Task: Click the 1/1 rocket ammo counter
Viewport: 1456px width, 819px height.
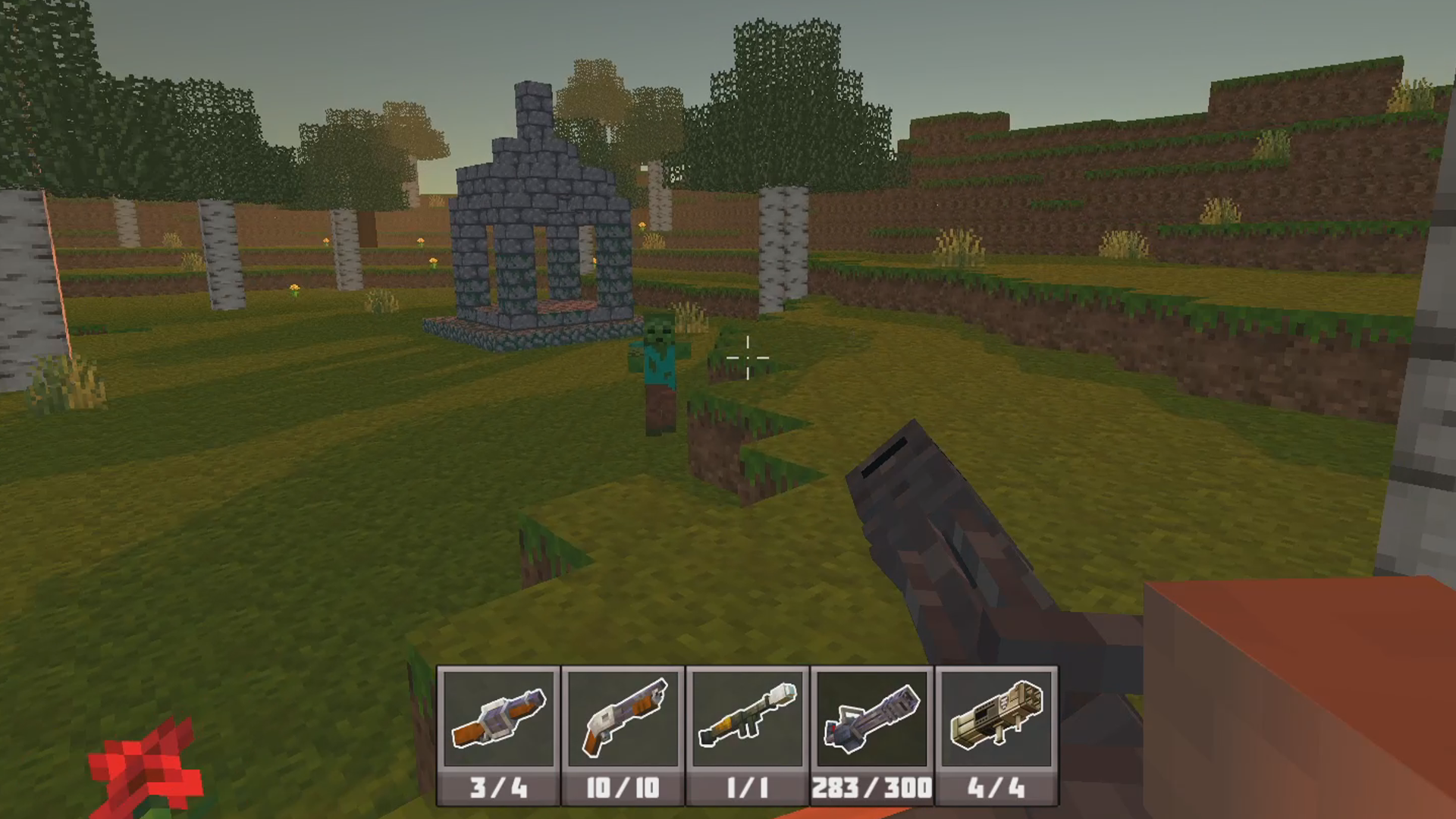Action: point(747,789)
